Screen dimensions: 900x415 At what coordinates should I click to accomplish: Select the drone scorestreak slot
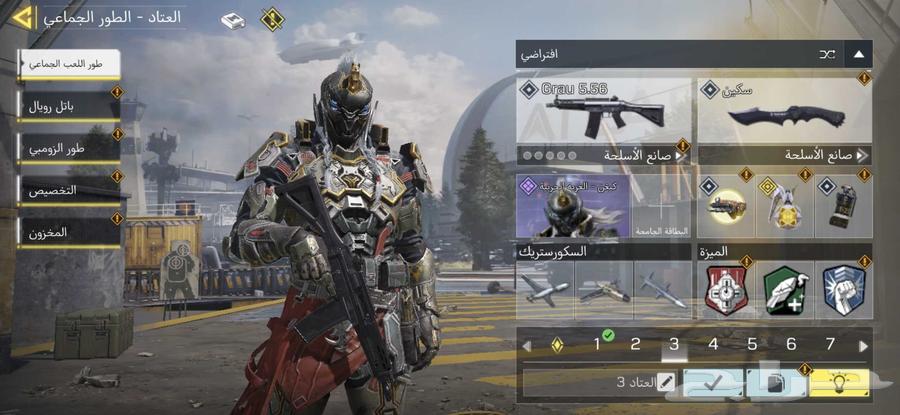(544, 291)
